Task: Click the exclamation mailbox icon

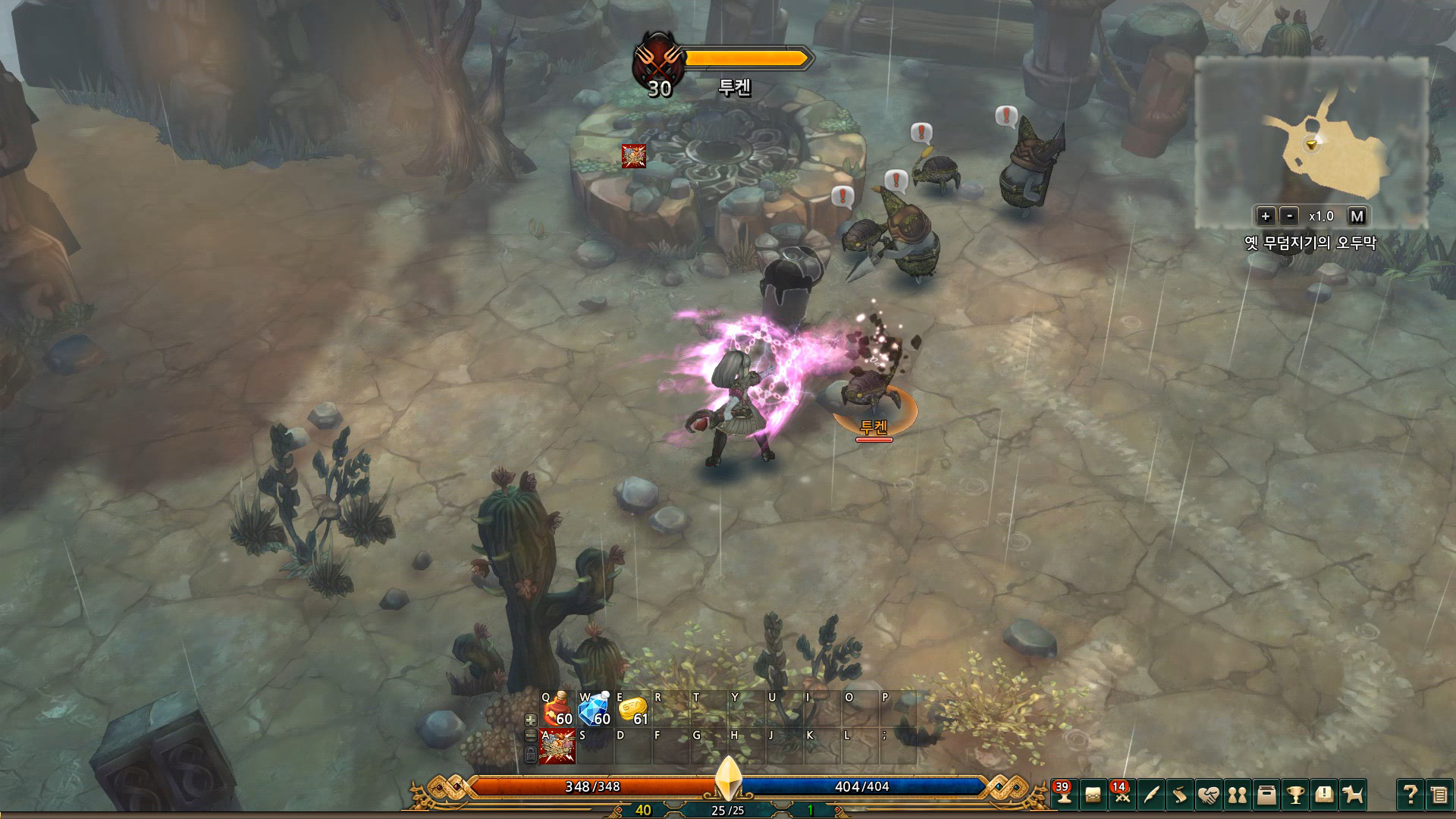Action: tap(1325, 798)
